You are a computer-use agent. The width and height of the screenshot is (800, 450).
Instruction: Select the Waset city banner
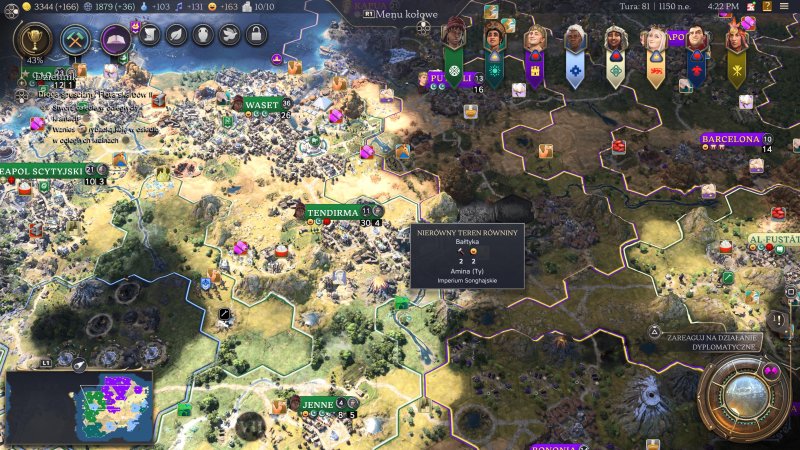[x=261, y=104]
